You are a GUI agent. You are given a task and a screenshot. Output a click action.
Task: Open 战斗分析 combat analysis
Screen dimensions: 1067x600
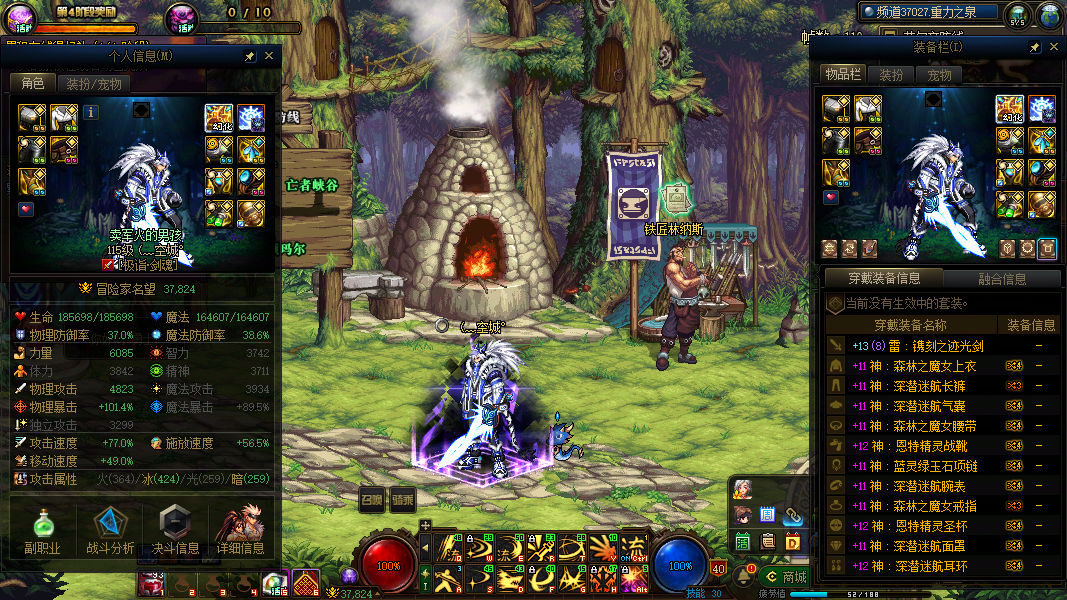point(109,531)
